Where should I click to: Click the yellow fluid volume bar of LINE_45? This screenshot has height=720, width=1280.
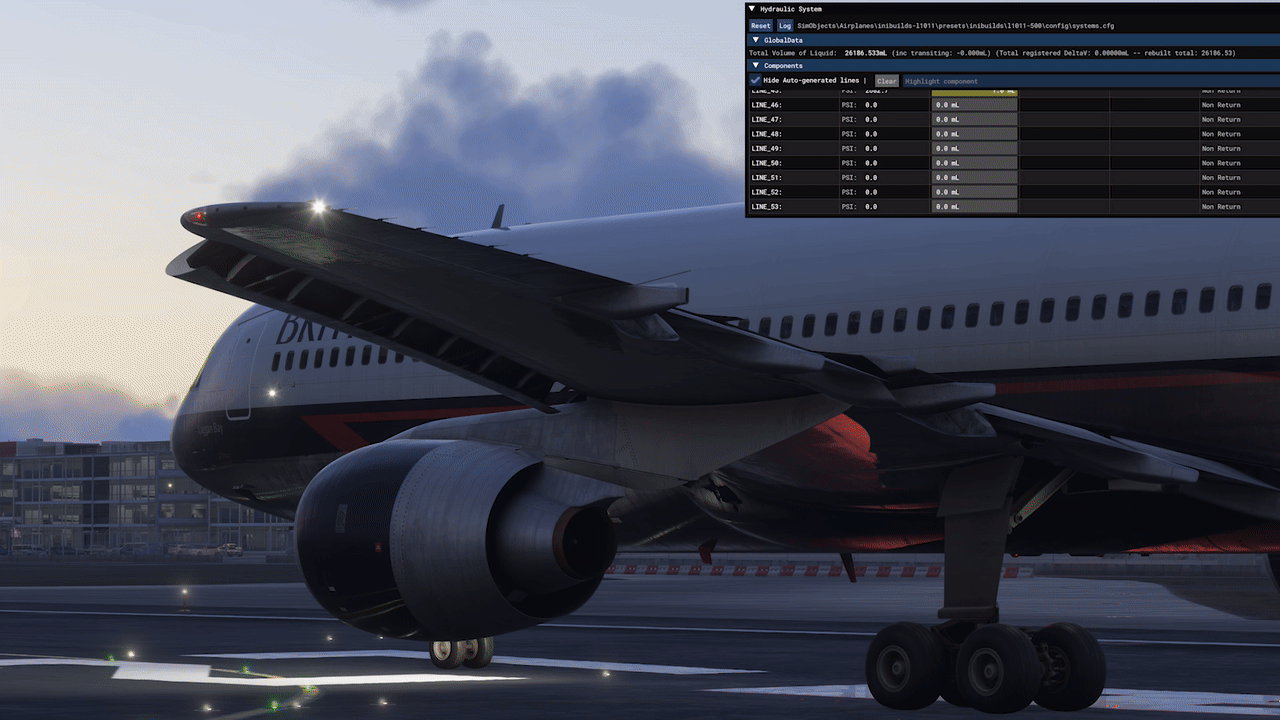[x=974, y=90]
